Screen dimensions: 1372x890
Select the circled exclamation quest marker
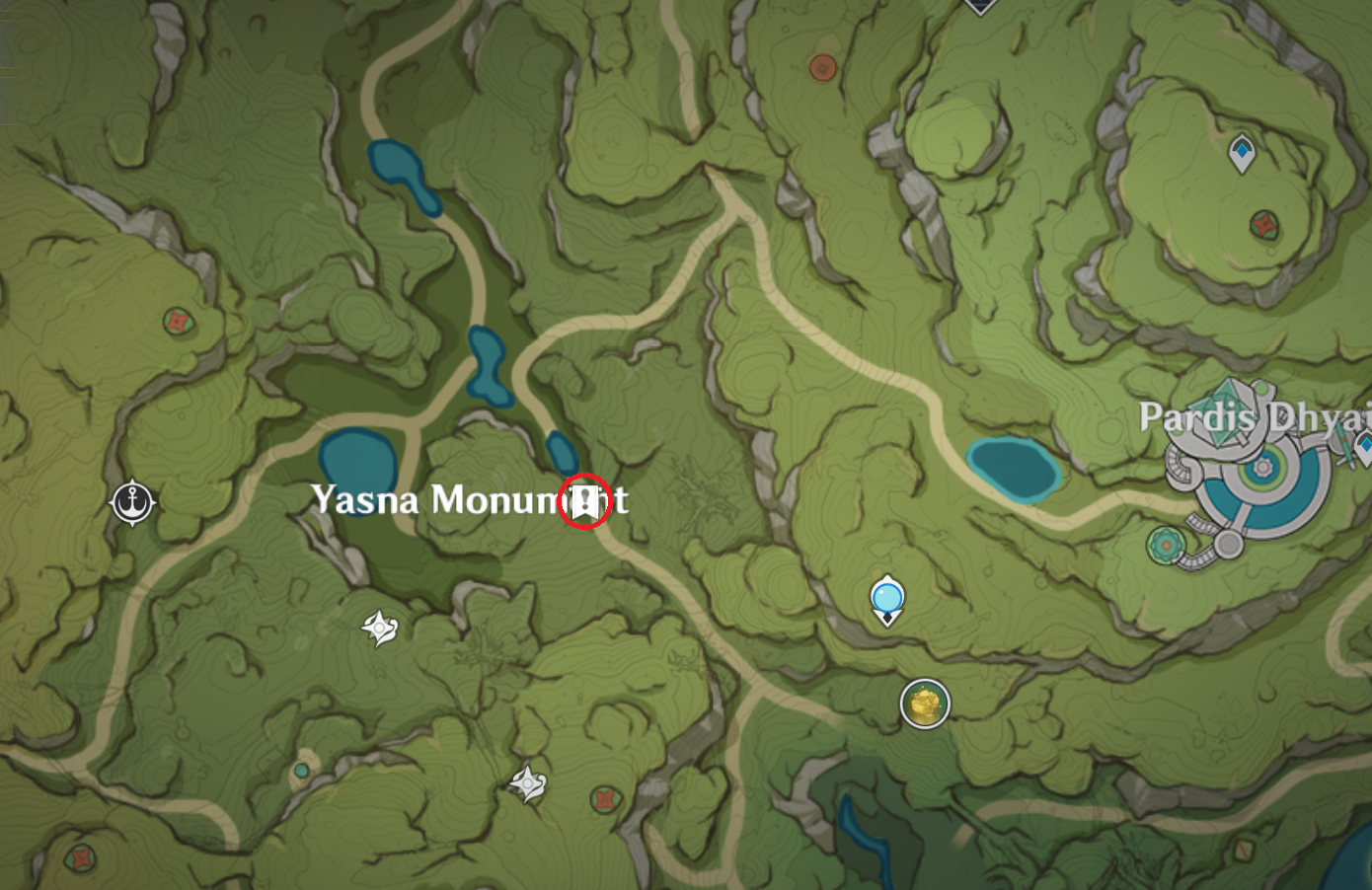584,500
